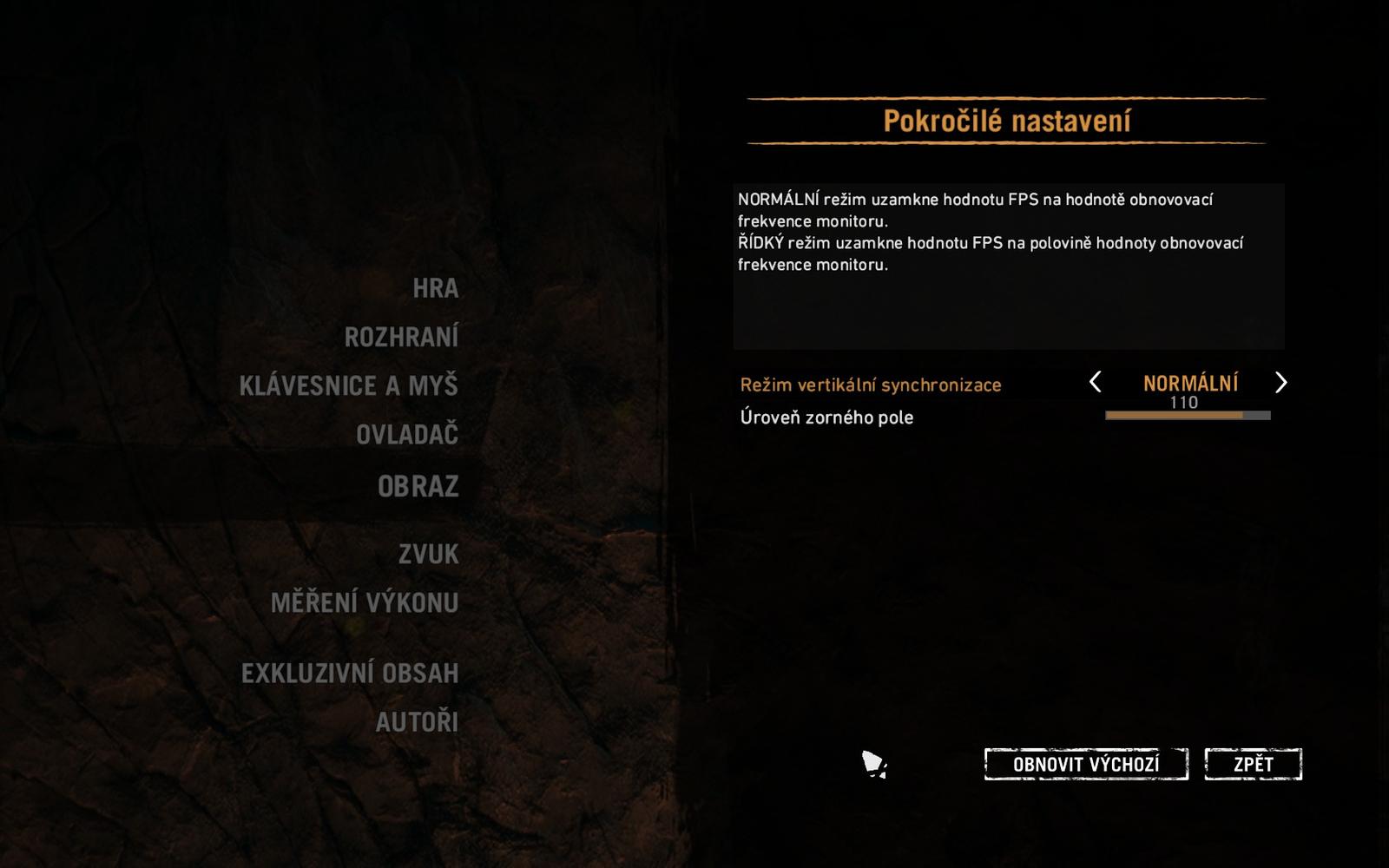
Task: Open the ROZHRANÍ settings section
Action: tap(402, 337)
